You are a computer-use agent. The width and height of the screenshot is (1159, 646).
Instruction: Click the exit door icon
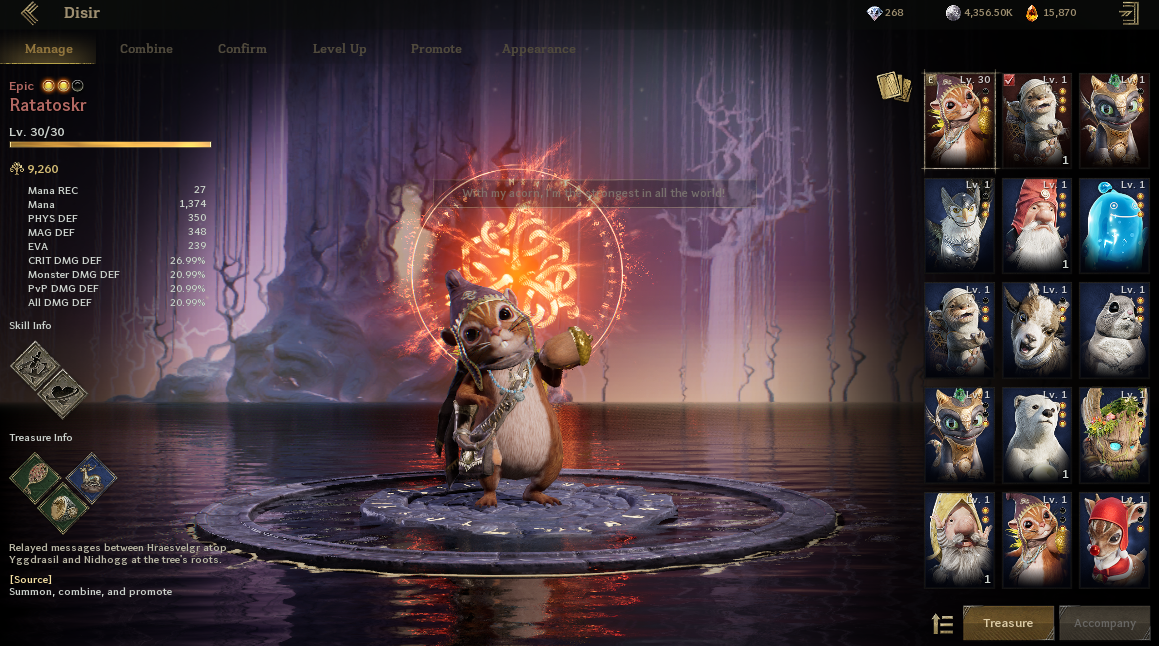point(1129,13)
